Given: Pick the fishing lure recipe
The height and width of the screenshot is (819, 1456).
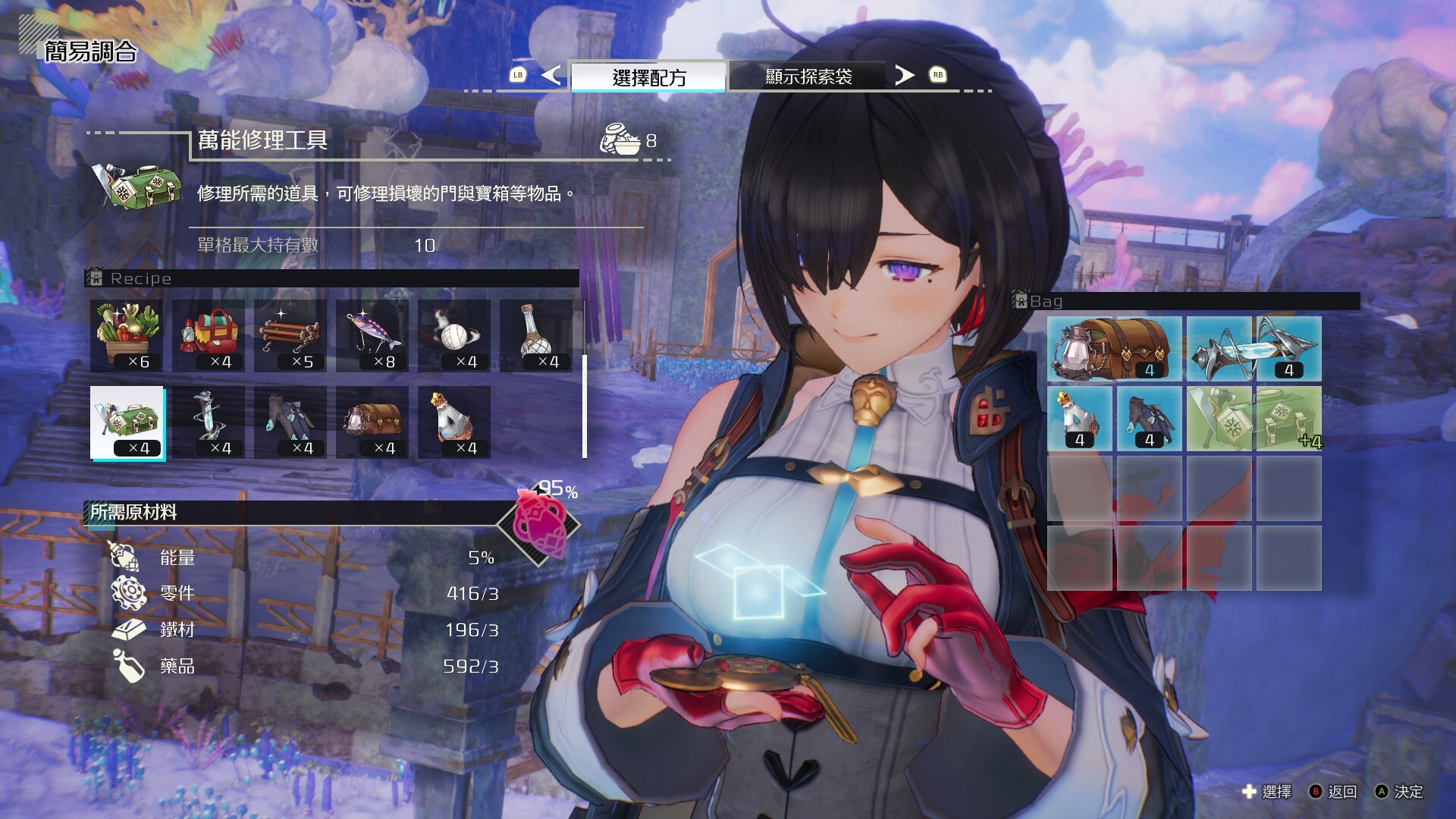Looking at the screenshot, I should pyautogui.click(x=372, y=335).
